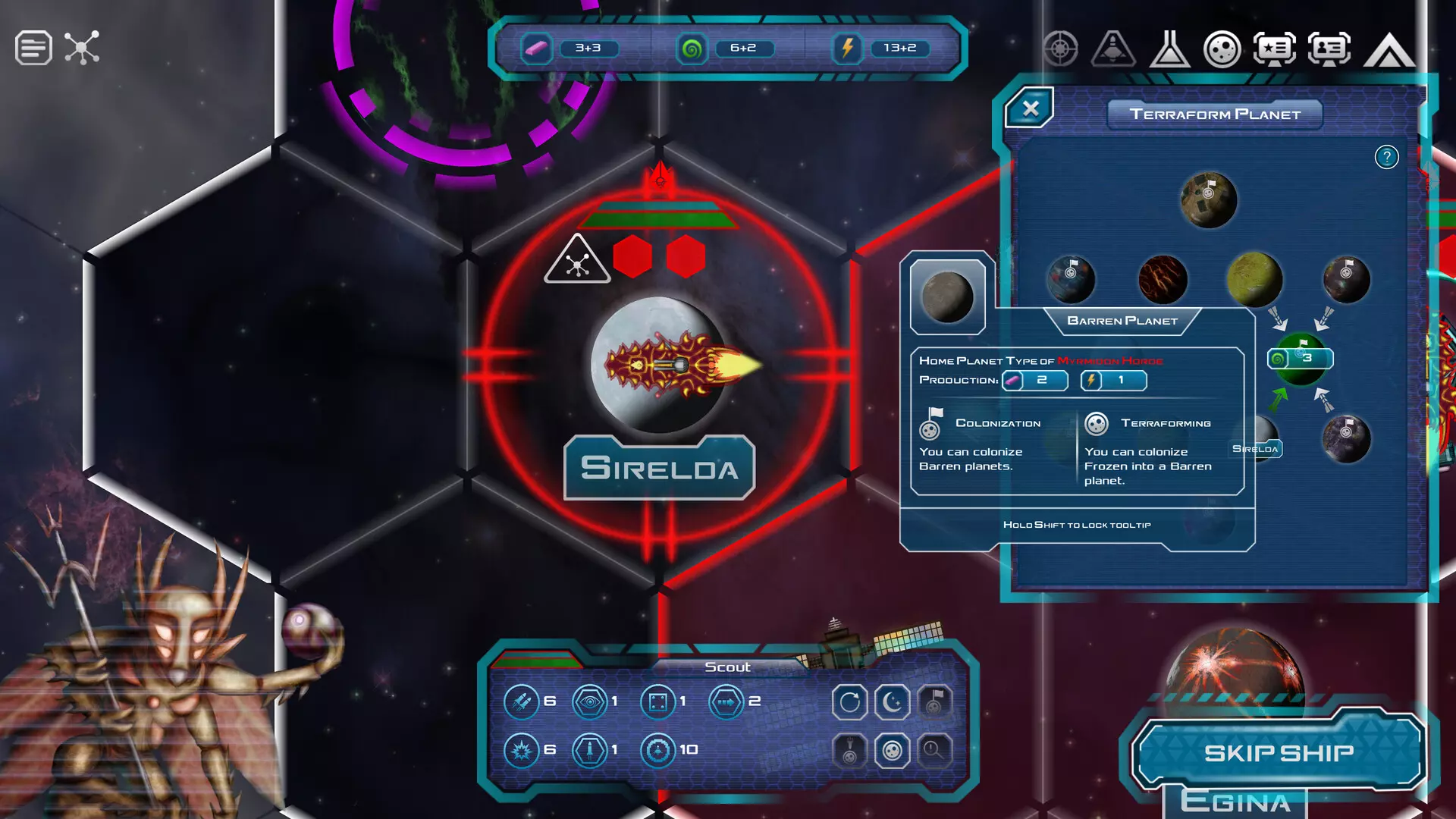Switch to the Scout panel tab
Viewport: 1456px width, 819px height.
click(726, 667)
